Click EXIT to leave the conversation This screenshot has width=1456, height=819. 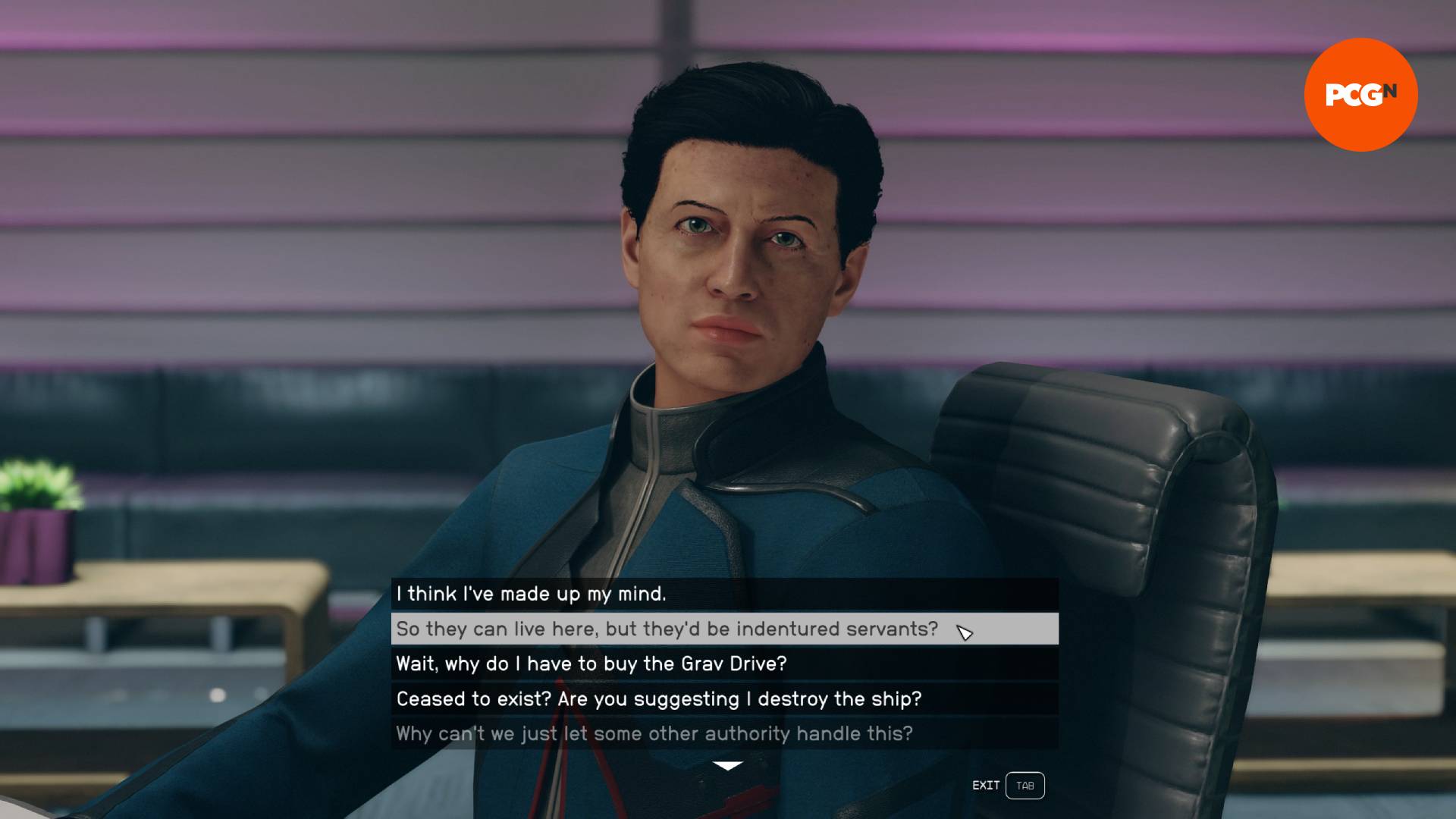click(x=985, y=786)
